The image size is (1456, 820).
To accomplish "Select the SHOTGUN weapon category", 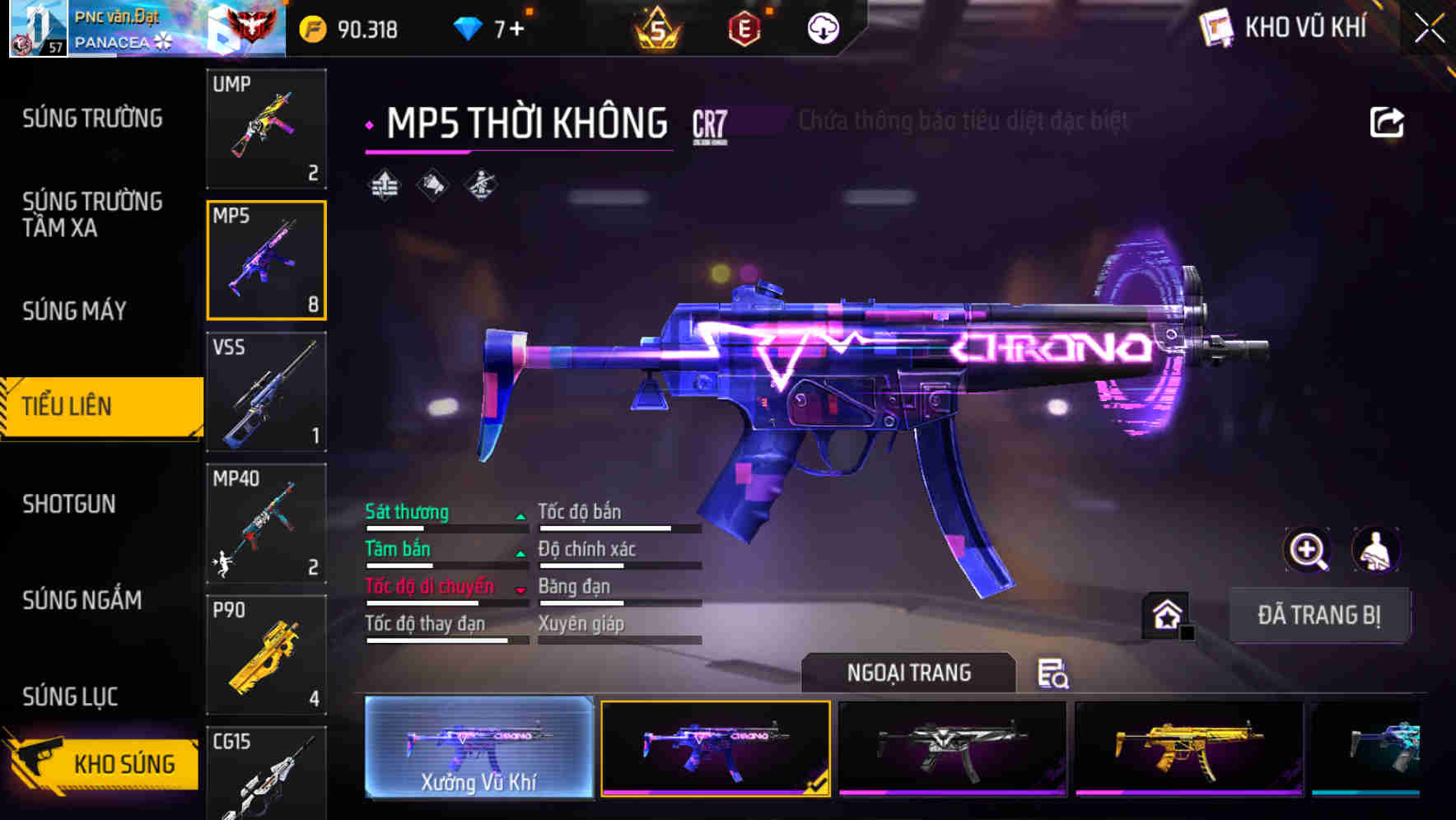I will [x=70, y=504].
